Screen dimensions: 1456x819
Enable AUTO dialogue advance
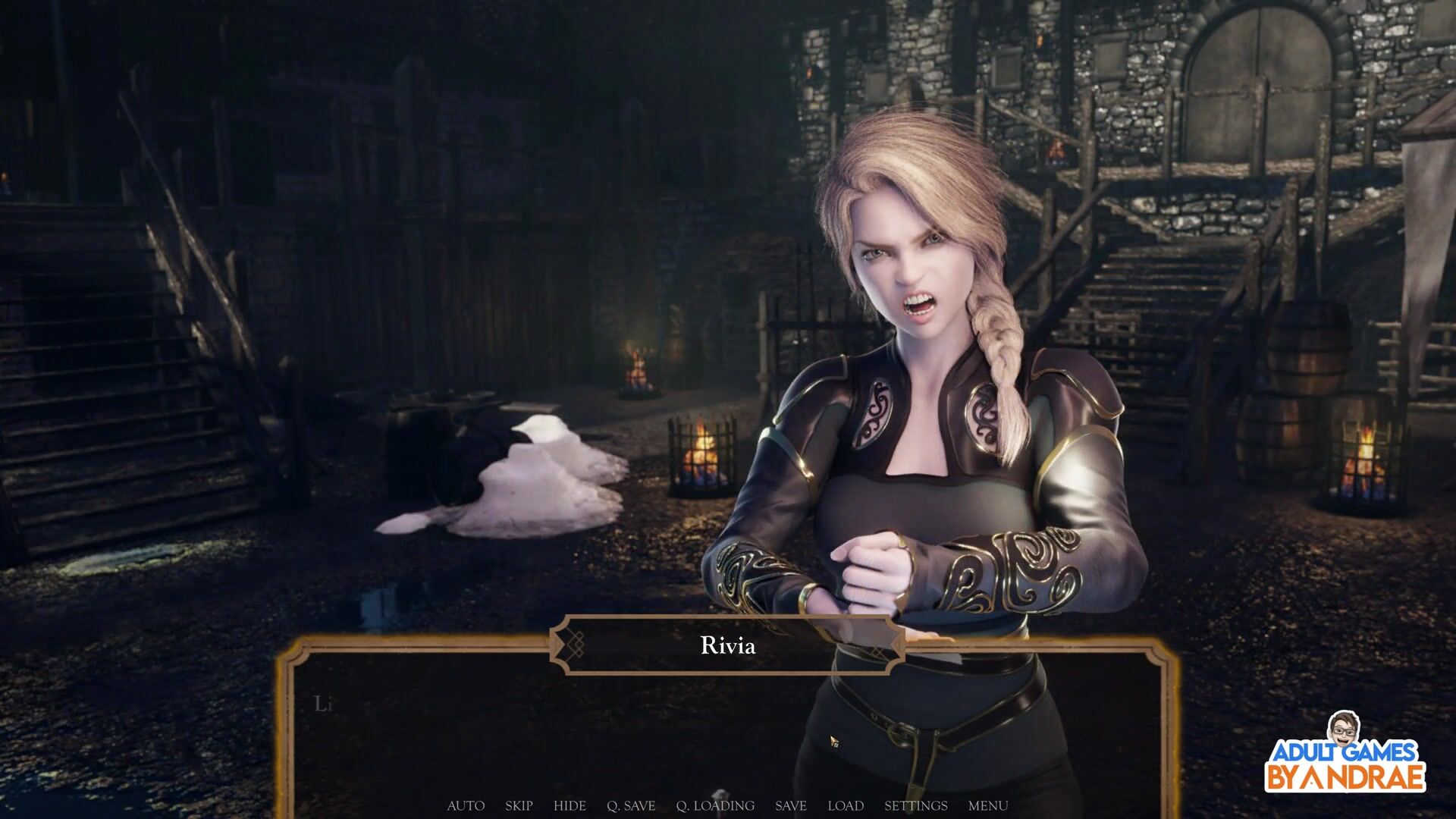coord(466,805)
